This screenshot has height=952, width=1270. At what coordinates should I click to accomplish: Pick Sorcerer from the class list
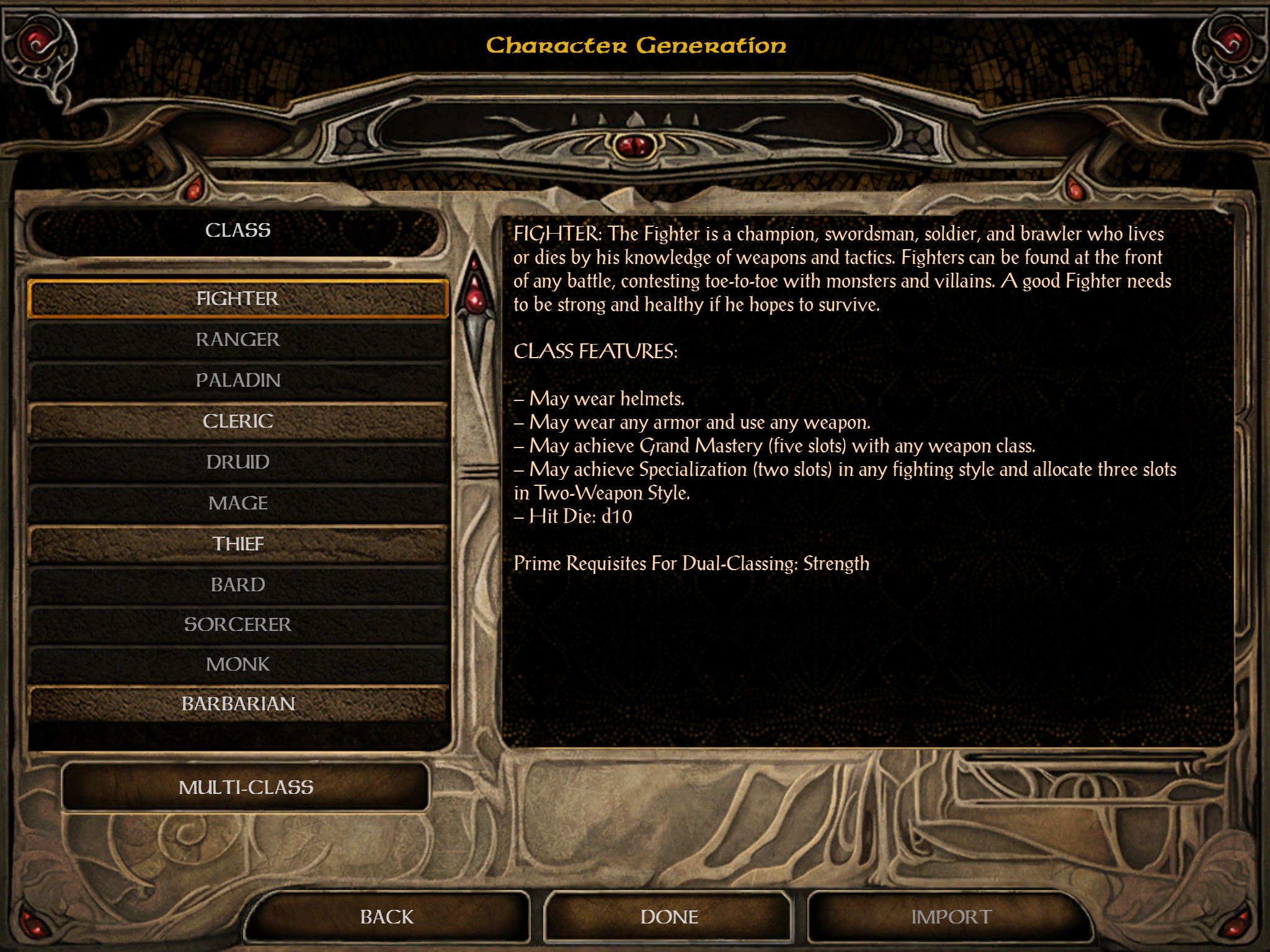238,625
